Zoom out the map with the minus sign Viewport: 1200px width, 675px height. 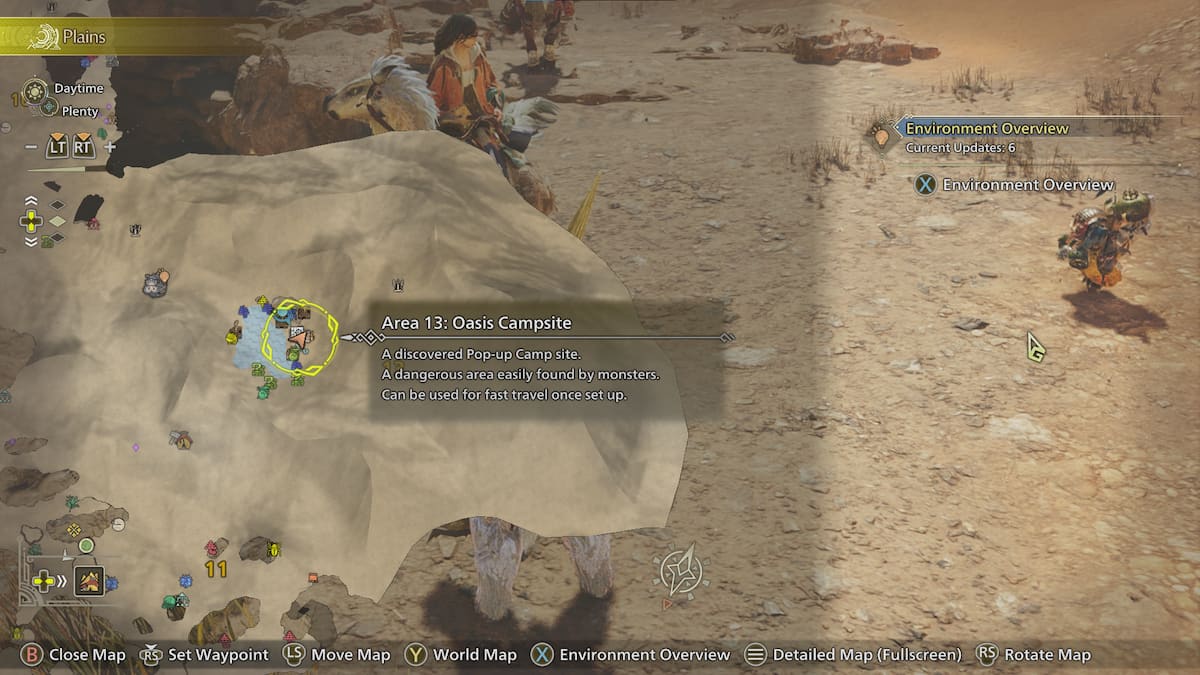click(x=32, y=147)
